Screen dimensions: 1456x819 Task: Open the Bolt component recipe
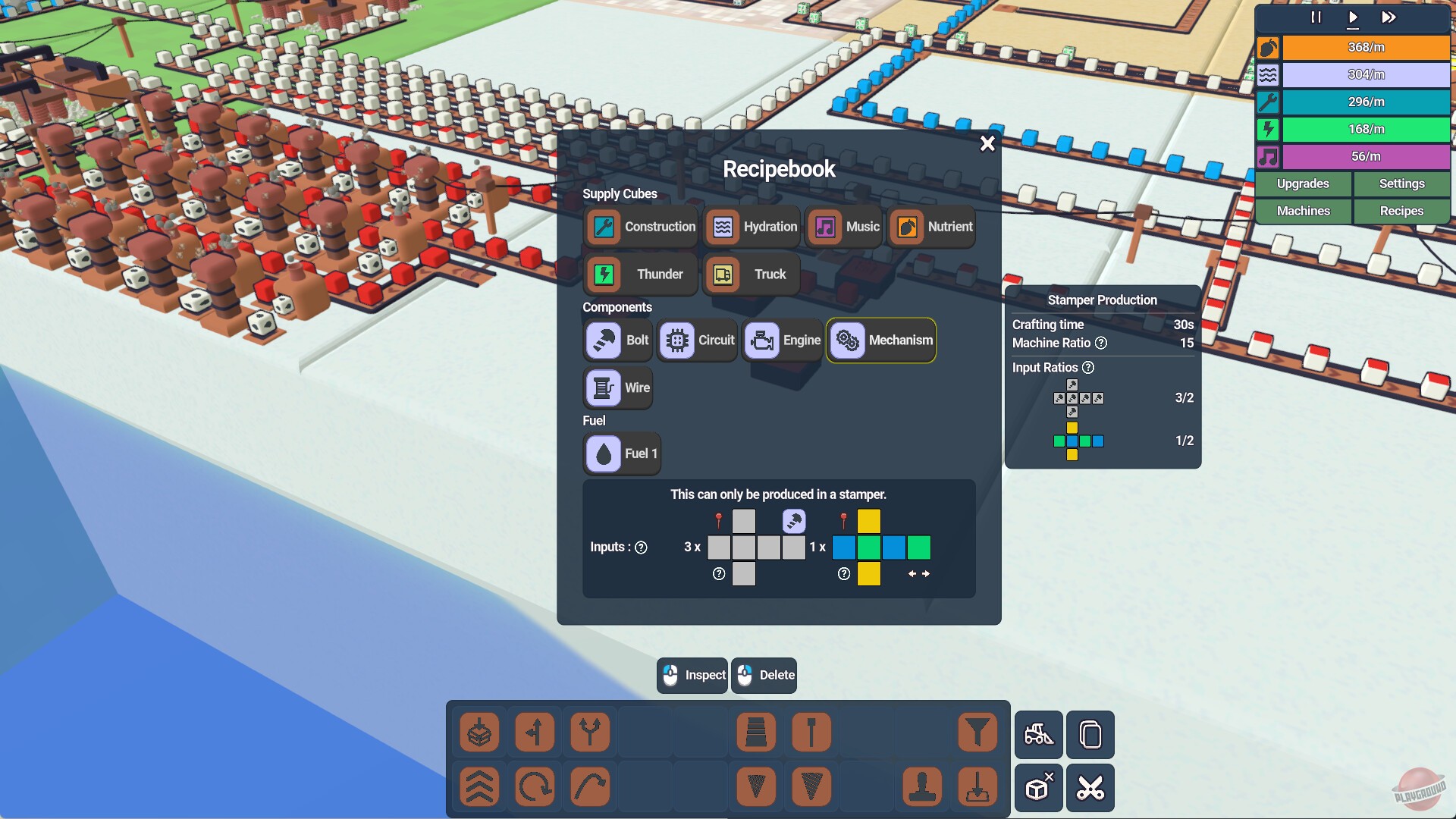(x=617, y=340)
